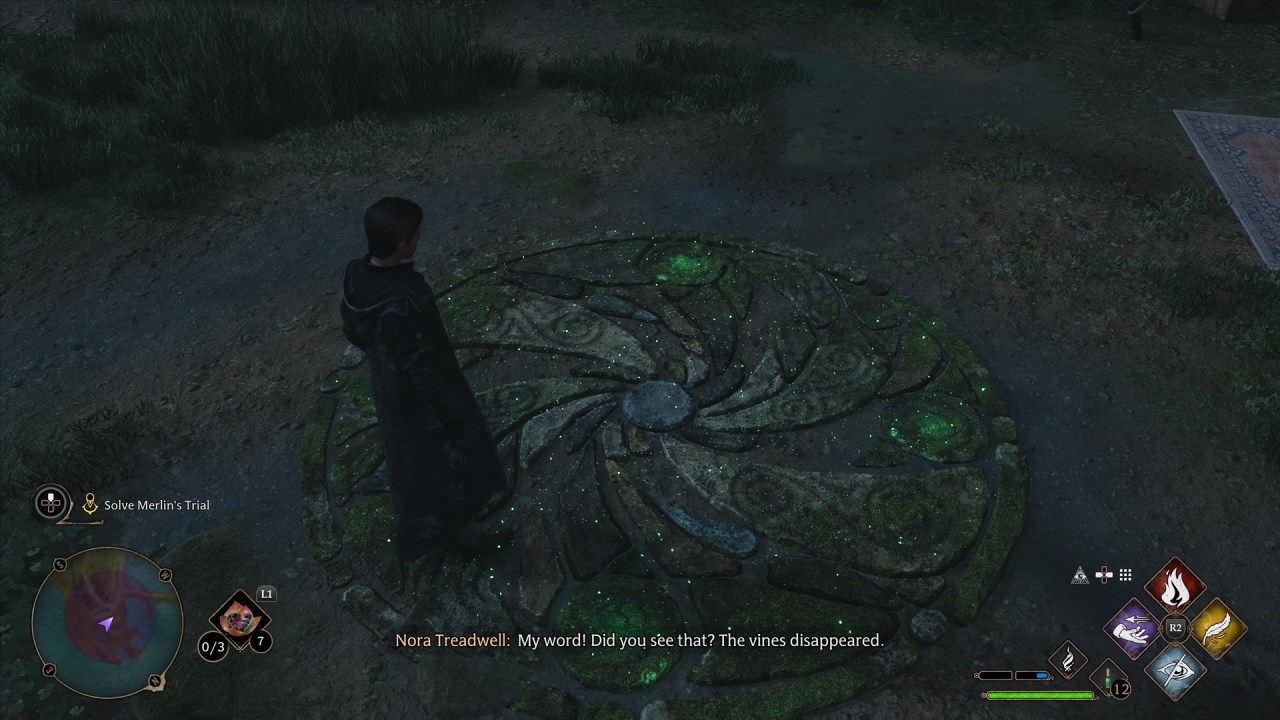The width and height of the screenshot is (1280, 720).
Task: Open the Nora Treadwell dialogue line
Action: [640, 641]
